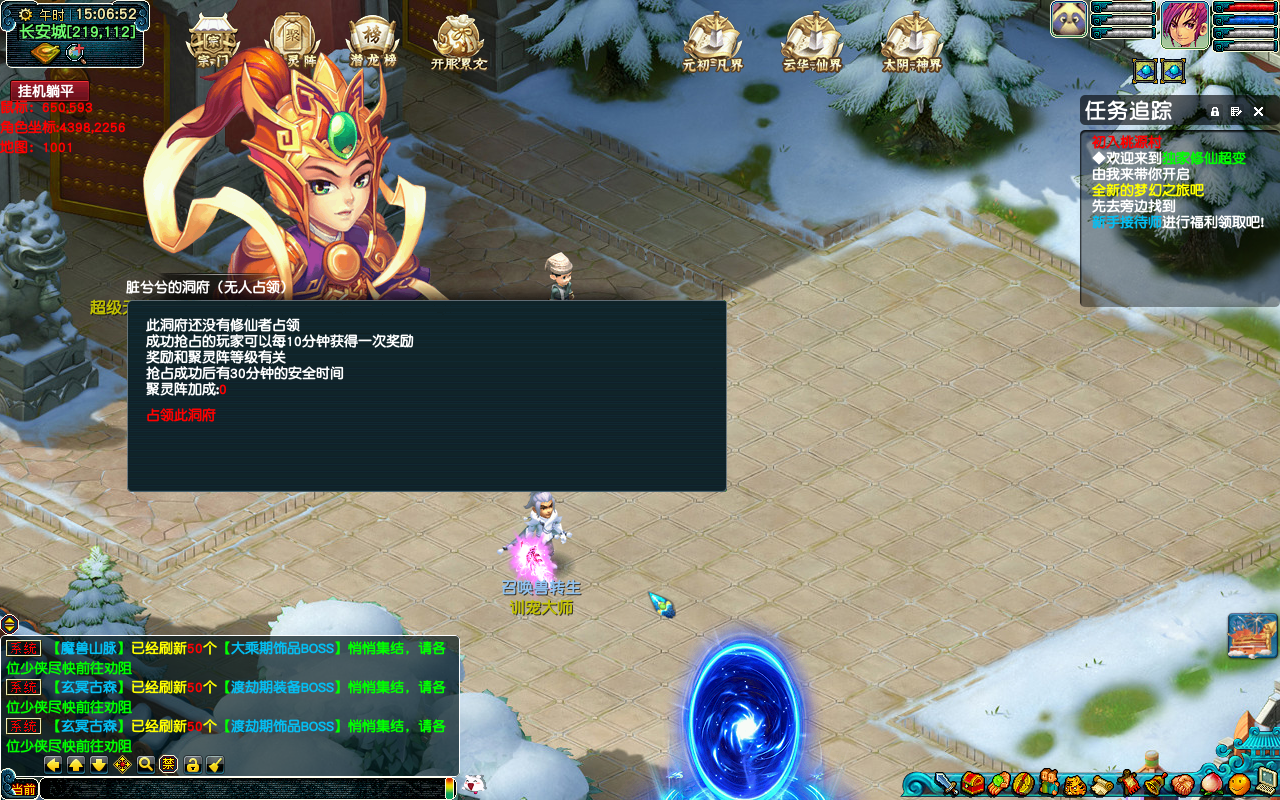Close the 任务追踪 quest tracker panel

pyautogui.click(x=1259, y=111)
